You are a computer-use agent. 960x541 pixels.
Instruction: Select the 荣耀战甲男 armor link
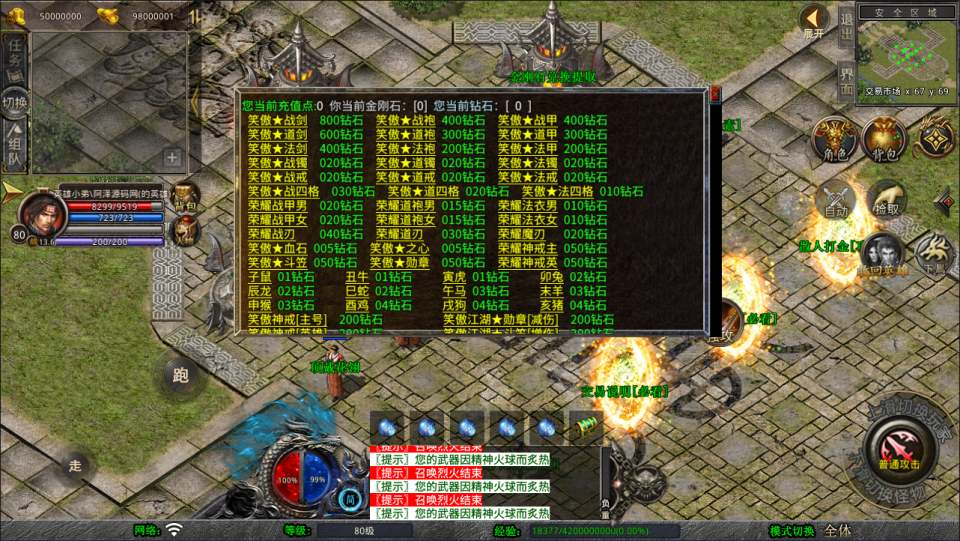click(278, 206)
